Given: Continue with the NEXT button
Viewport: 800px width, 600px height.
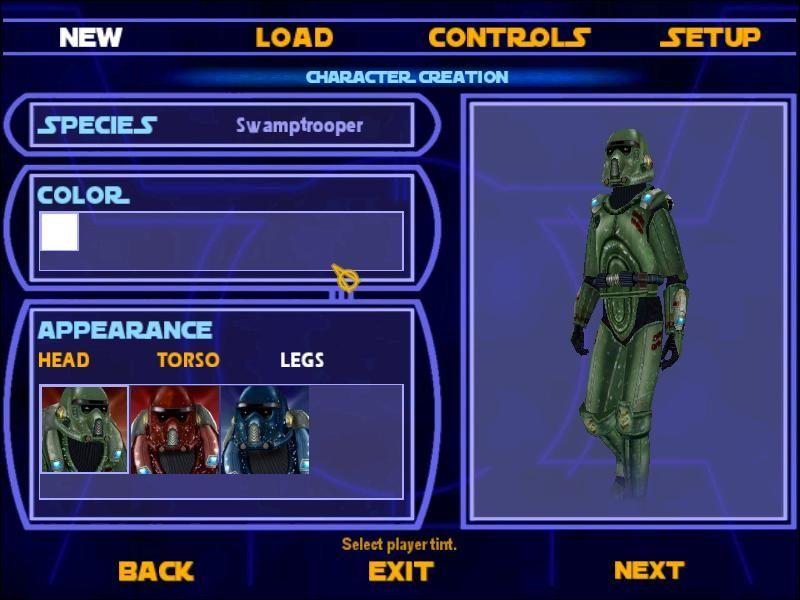Looking at the screenshot, I should (x=649, y=570).
